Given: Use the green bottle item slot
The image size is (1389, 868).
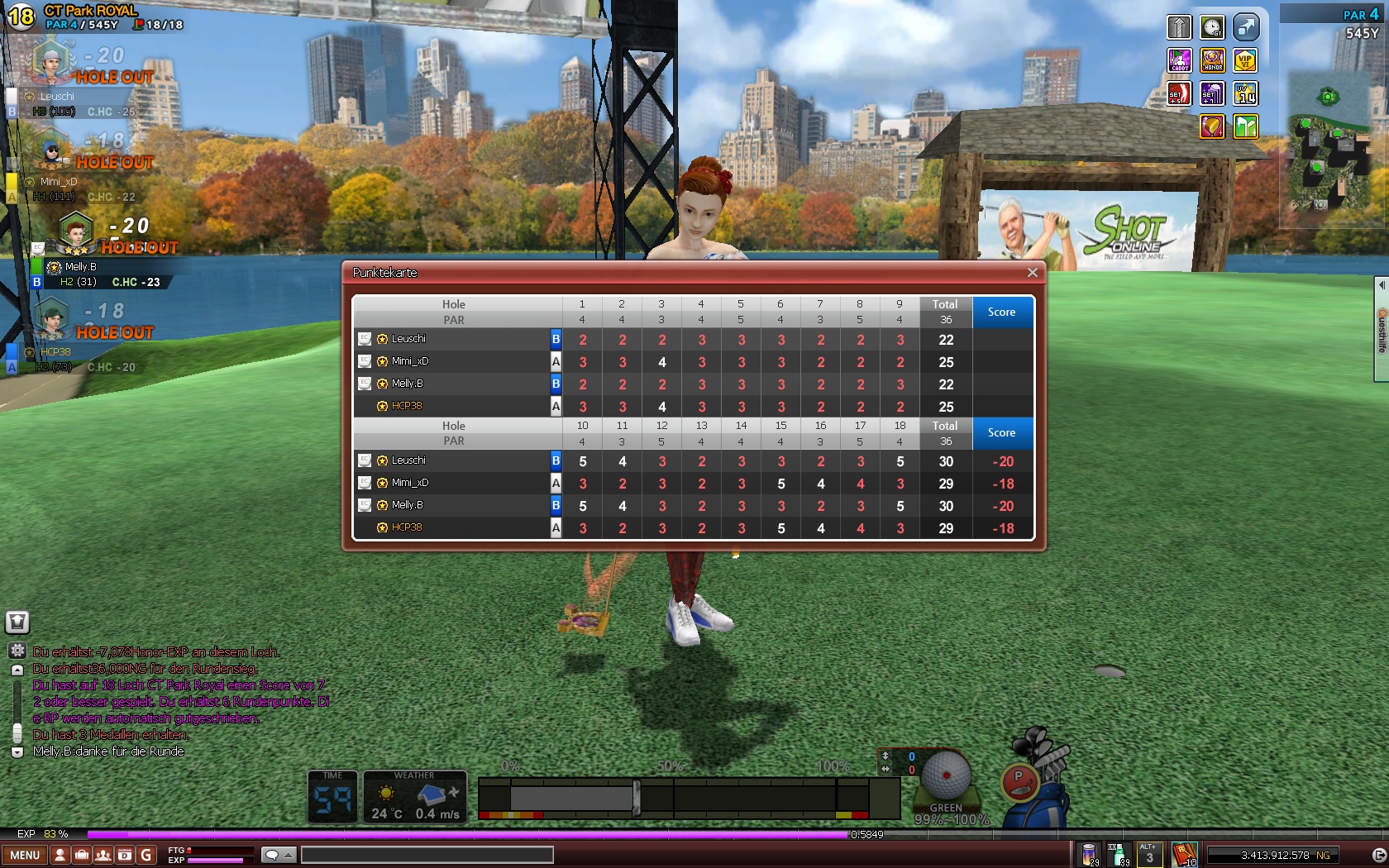Looking at the screenshot, I should [x=1119, y=854].
